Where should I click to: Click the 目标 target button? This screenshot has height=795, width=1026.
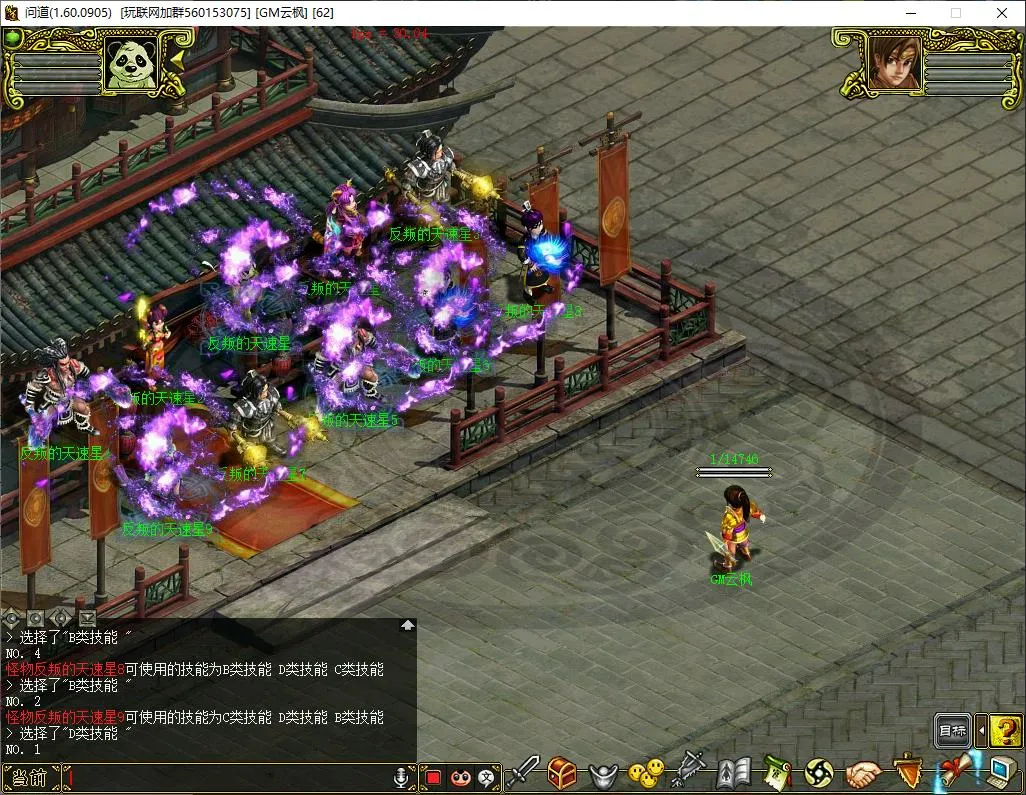click(x=952, y=732)
